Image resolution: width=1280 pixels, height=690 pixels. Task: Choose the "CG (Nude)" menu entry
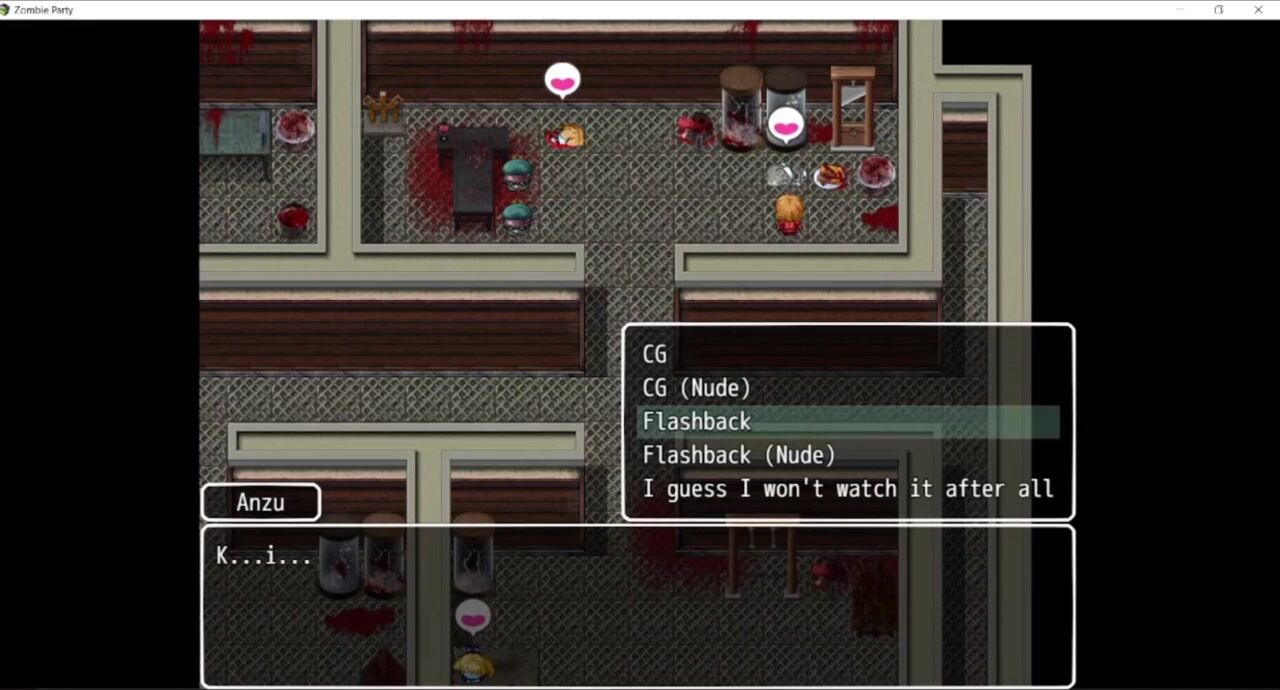point(696,388)
